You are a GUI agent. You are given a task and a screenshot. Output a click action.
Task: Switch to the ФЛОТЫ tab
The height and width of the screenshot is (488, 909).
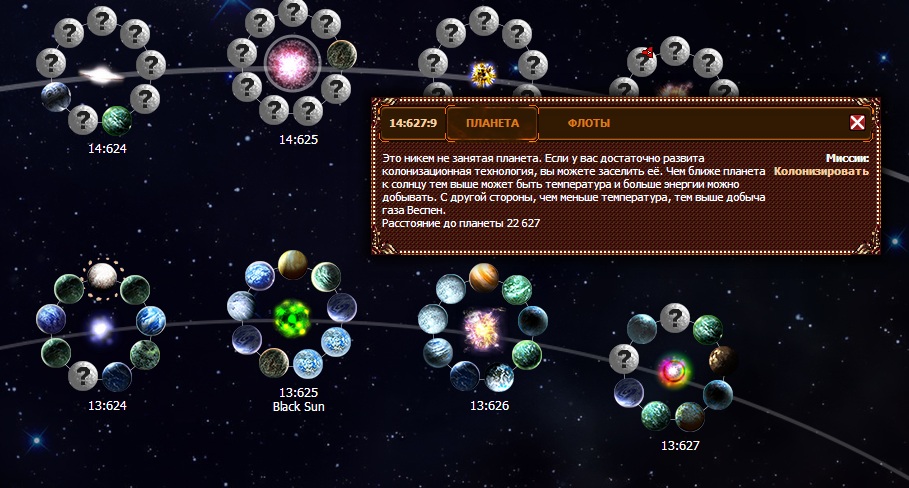coord(589,123)
